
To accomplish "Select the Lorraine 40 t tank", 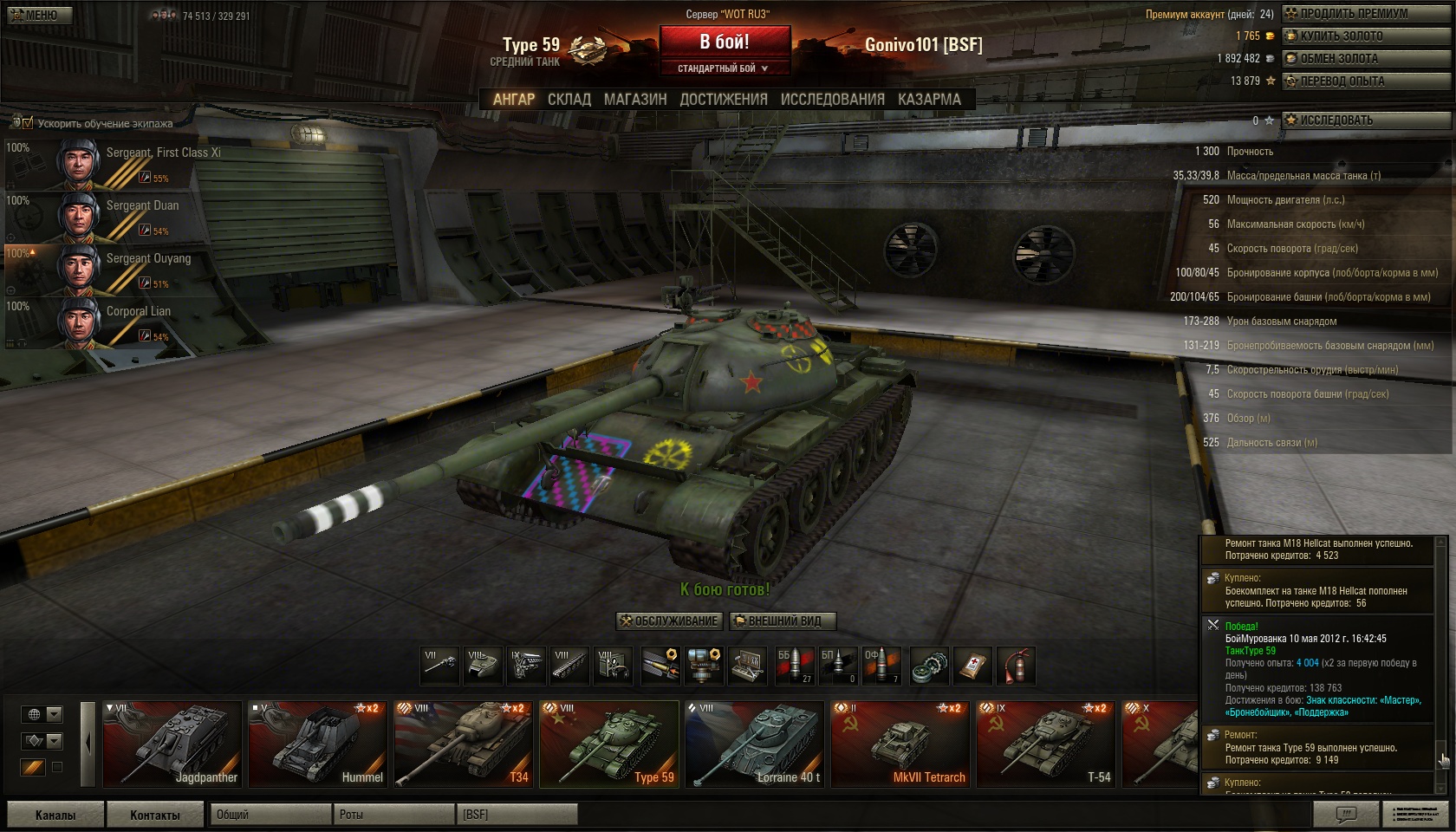I will coord(754,744).
